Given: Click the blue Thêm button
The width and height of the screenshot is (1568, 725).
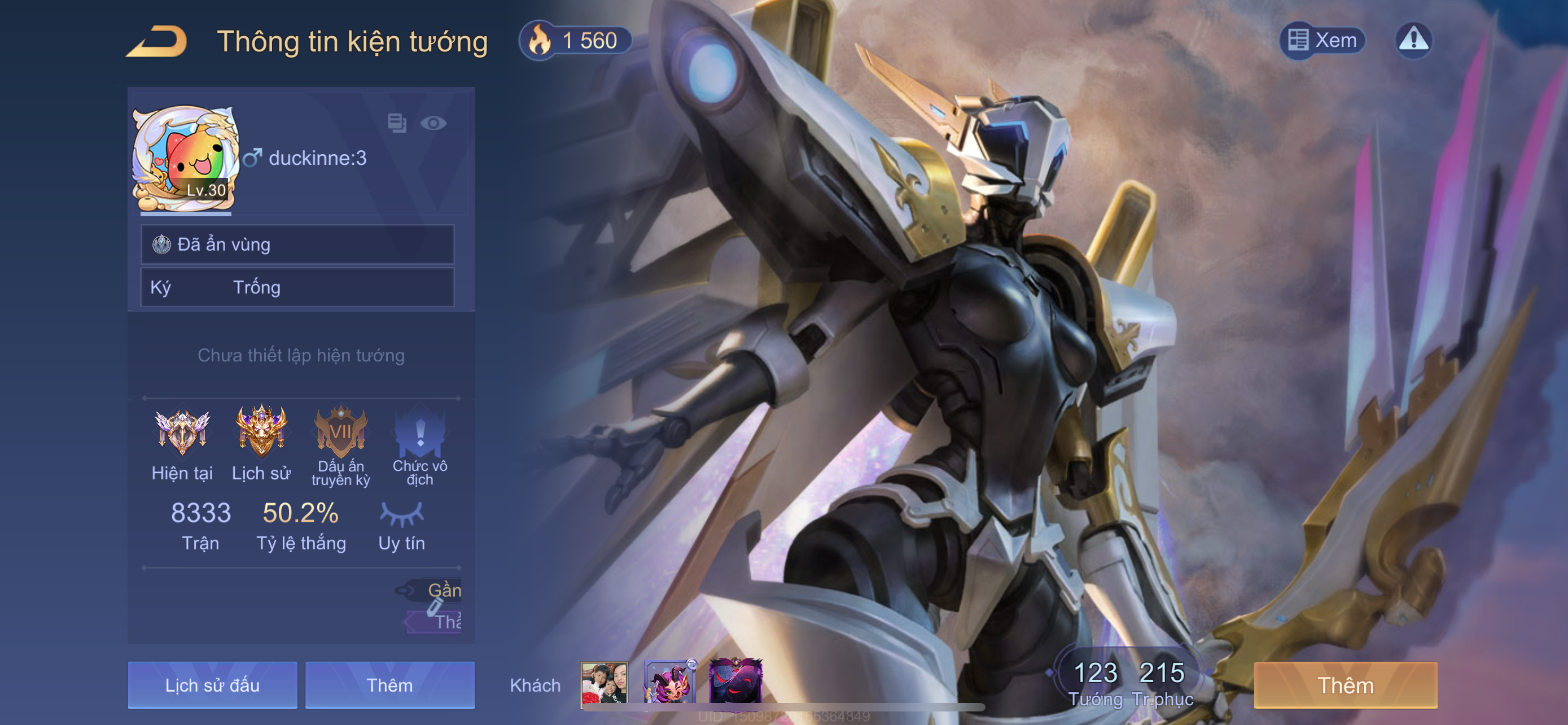Looking at the screenshot, I should tap(389, 685).
